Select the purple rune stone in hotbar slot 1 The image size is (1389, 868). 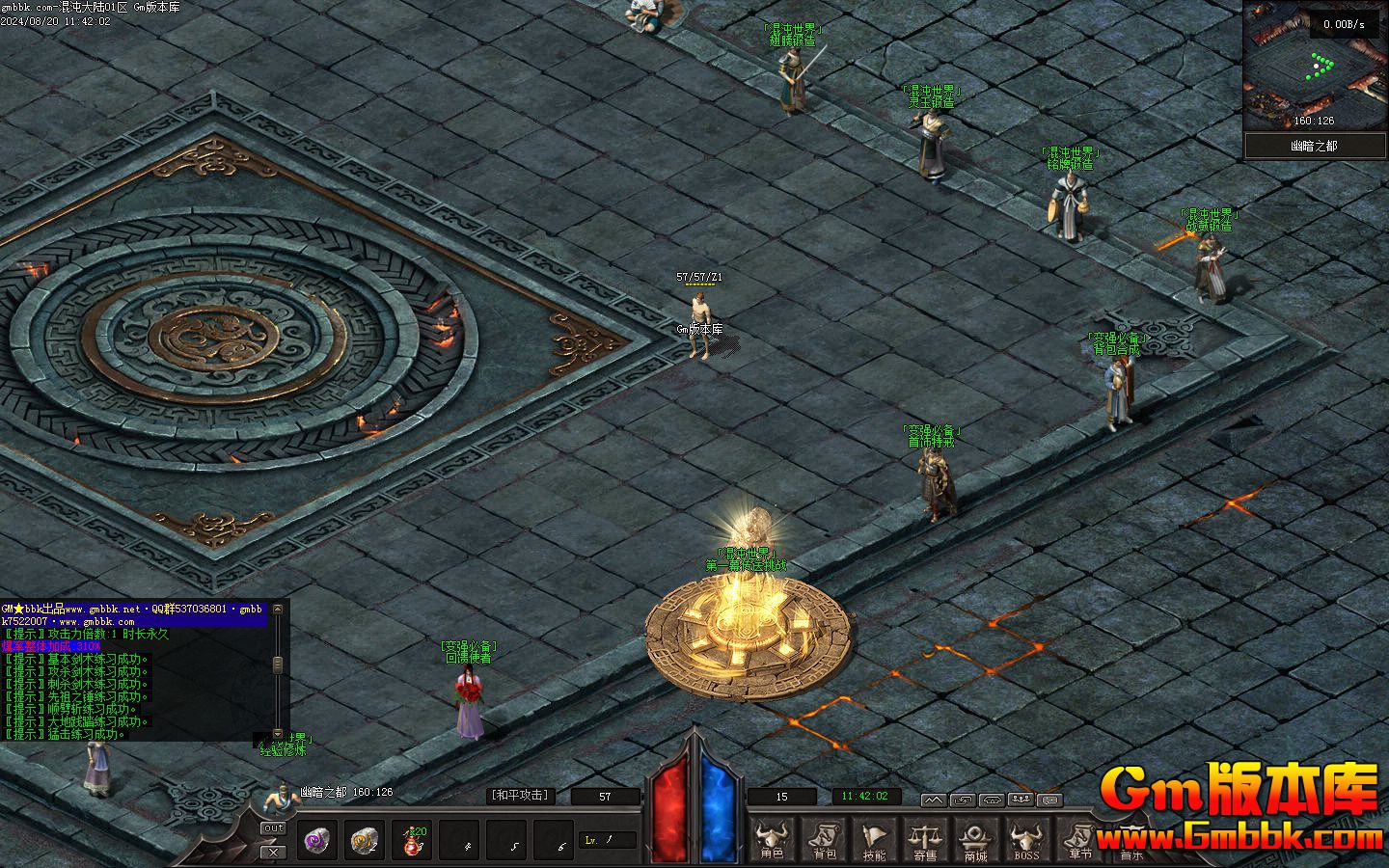click(x=317, y=840)
